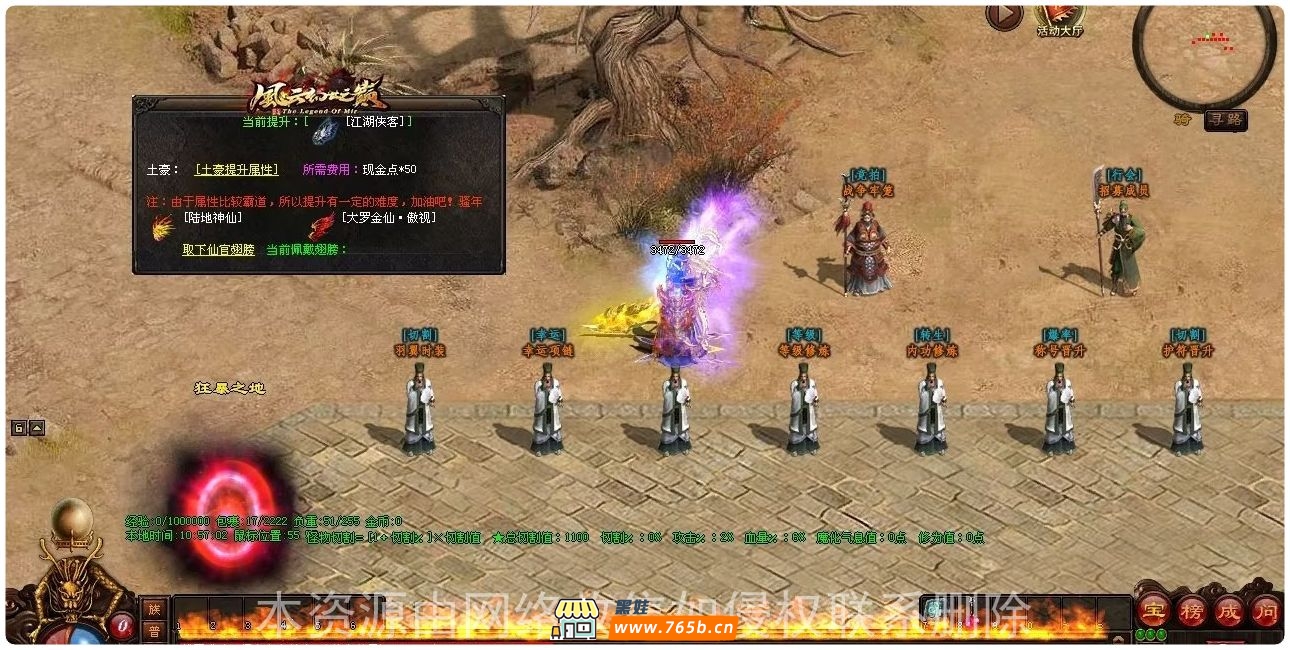Select the 陆地神仙 wing option
Screen dimensions: 1290x650
[x=212, y=217]
